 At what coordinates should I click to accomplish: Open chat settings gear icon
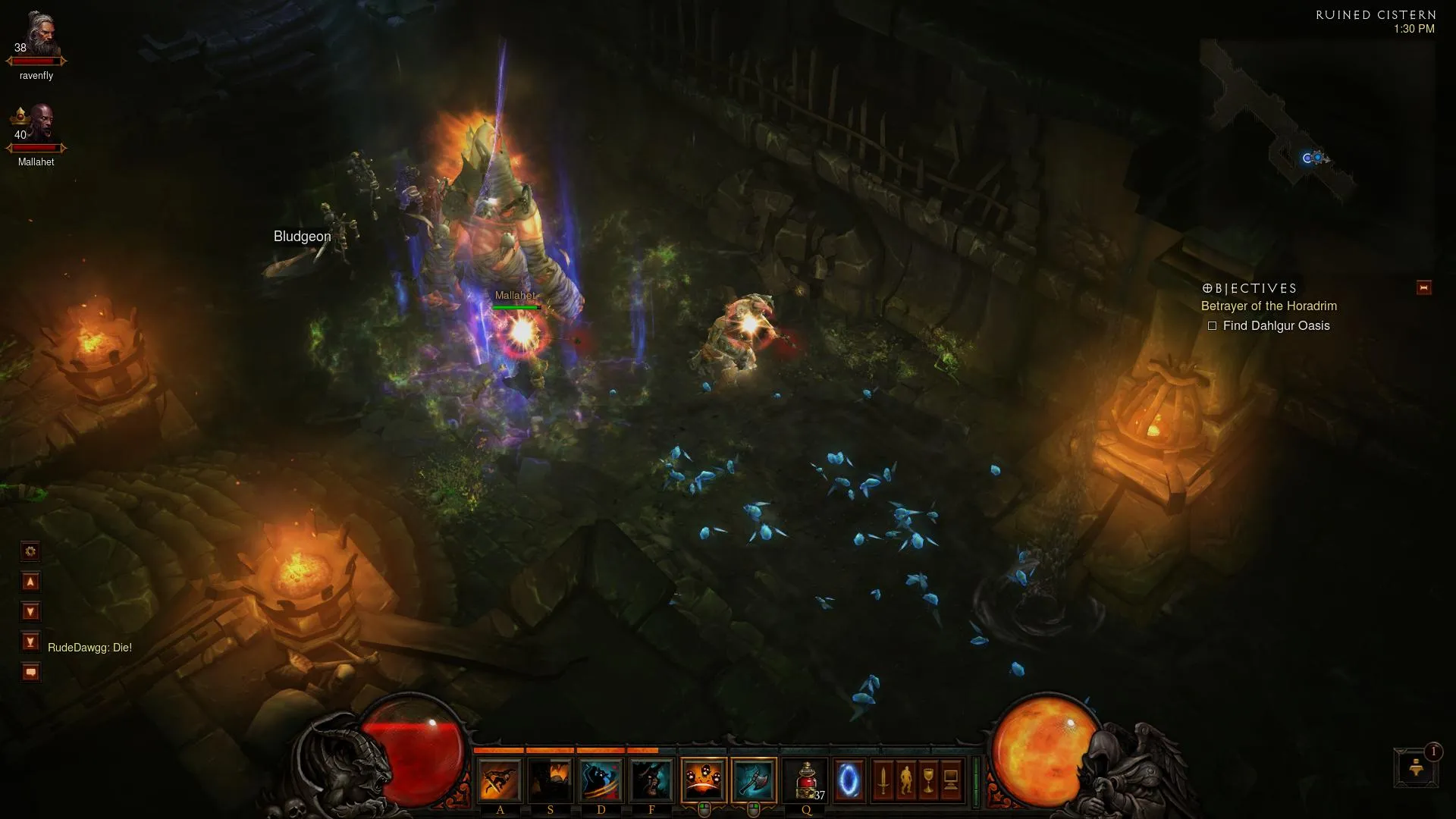pos(30,551)
